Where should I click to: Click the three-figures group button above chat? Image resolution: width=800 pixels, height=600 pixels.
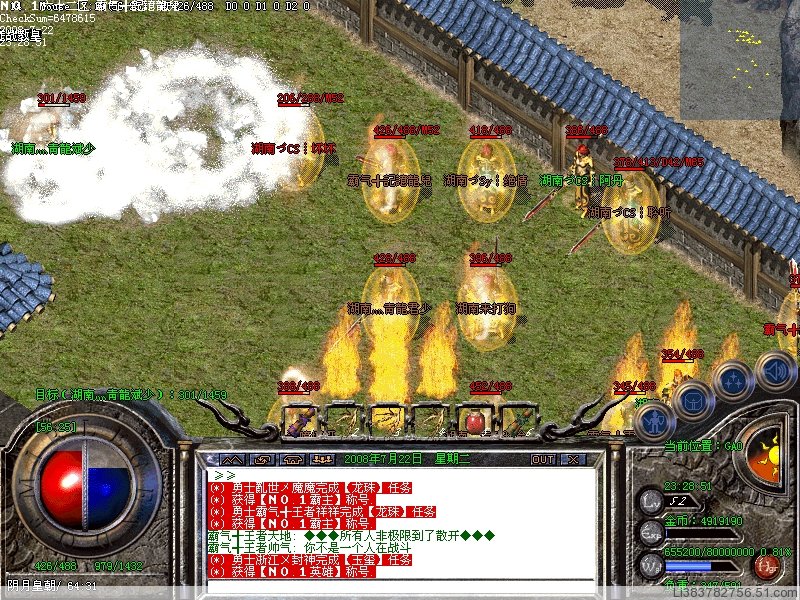[x=322, y=459]
